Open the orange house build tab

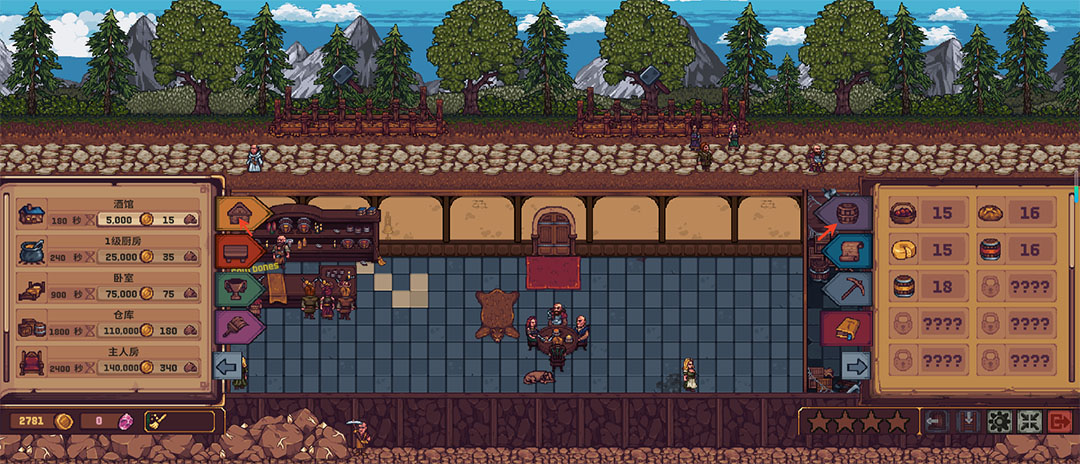click(240, 213)
